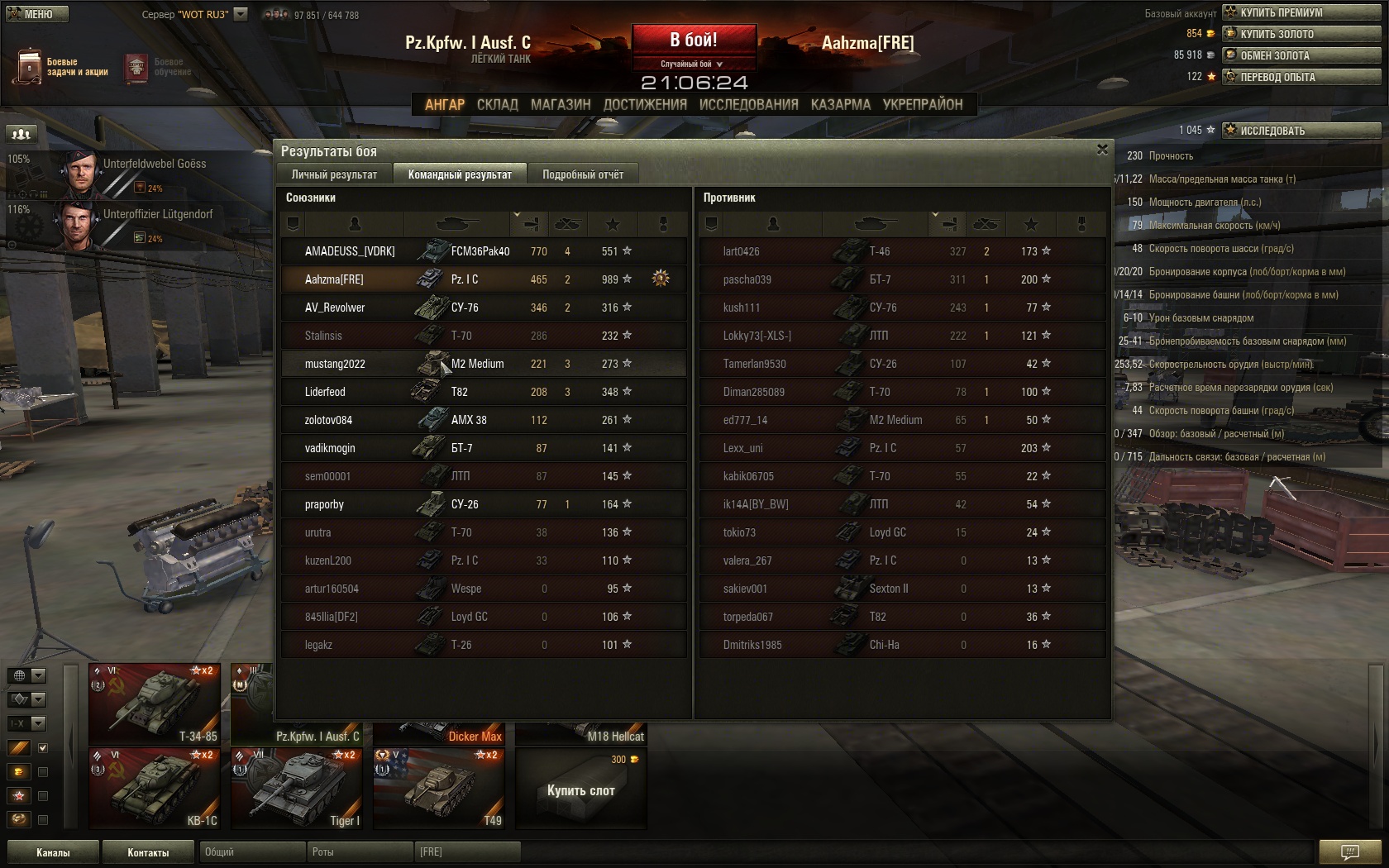Click the ИССЛЕДОВАТЬ button
Image resolution: width=1389 pixels, height=868 pixels.
[x=1301, y=131]
